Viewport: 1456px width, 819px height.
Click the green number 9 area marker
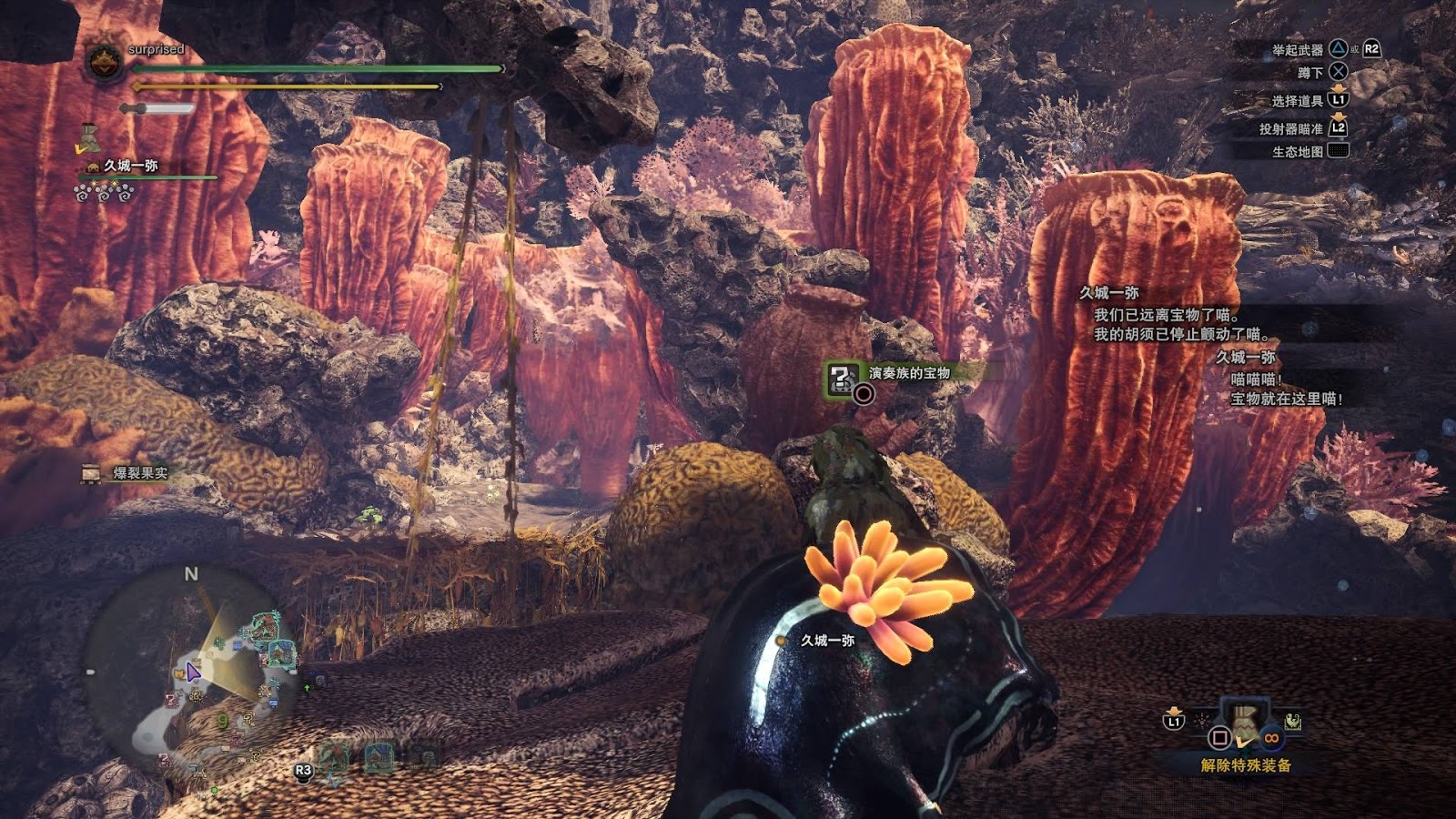[223, 721]
